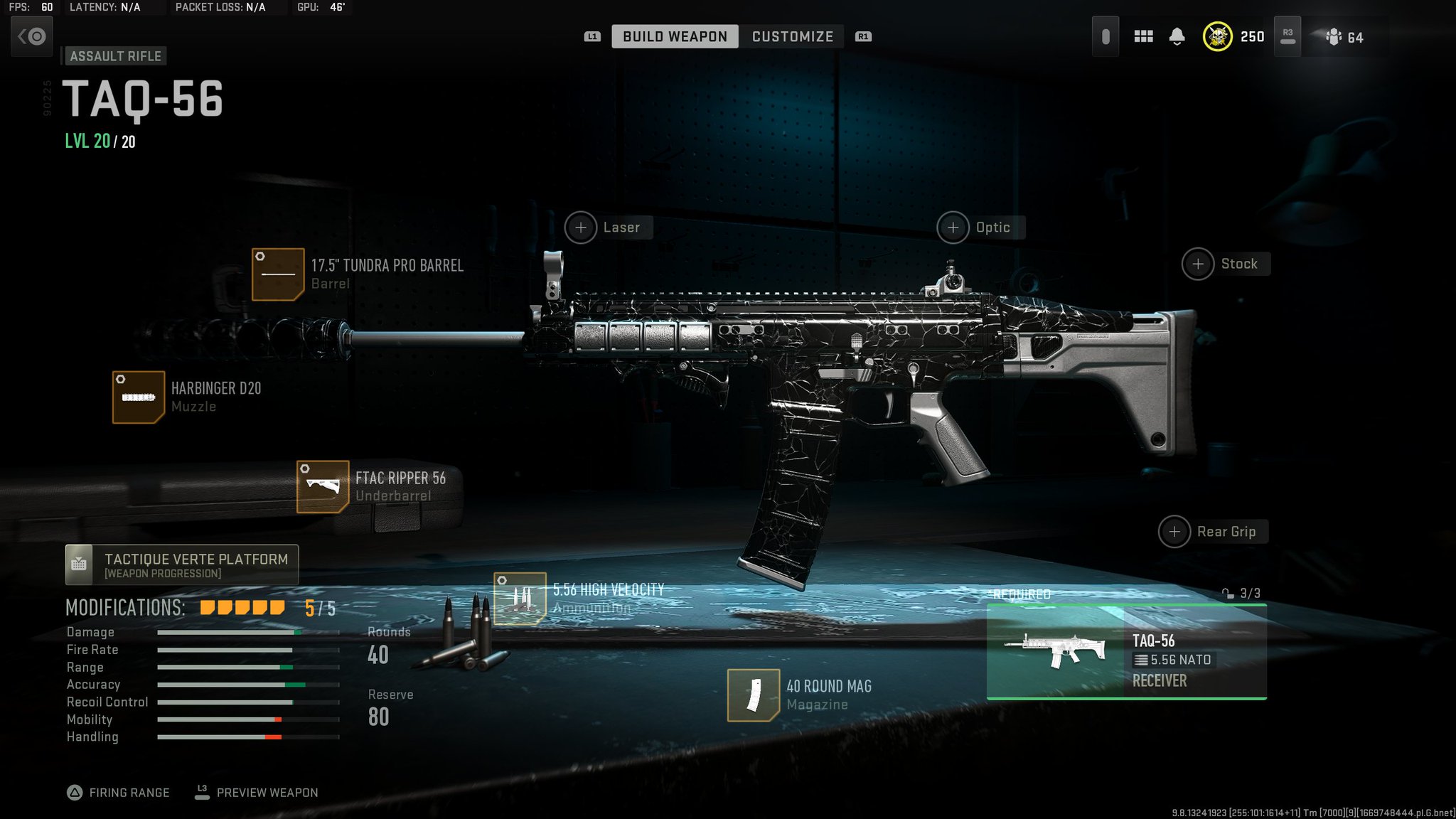Add a Stock attachment
1456x819 pixels.
coord(1199,263)
